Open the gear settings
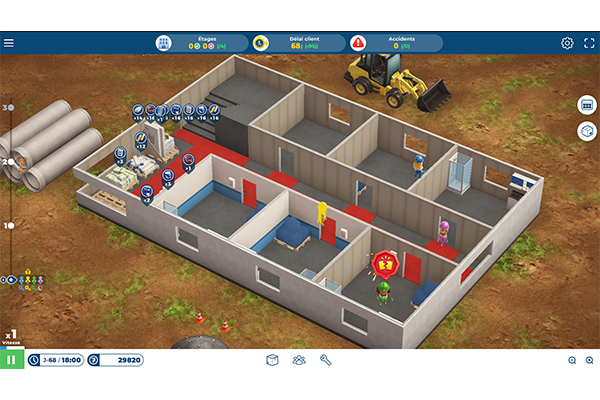This screenshot has width=600, height=400. click(x=567, y=43)
